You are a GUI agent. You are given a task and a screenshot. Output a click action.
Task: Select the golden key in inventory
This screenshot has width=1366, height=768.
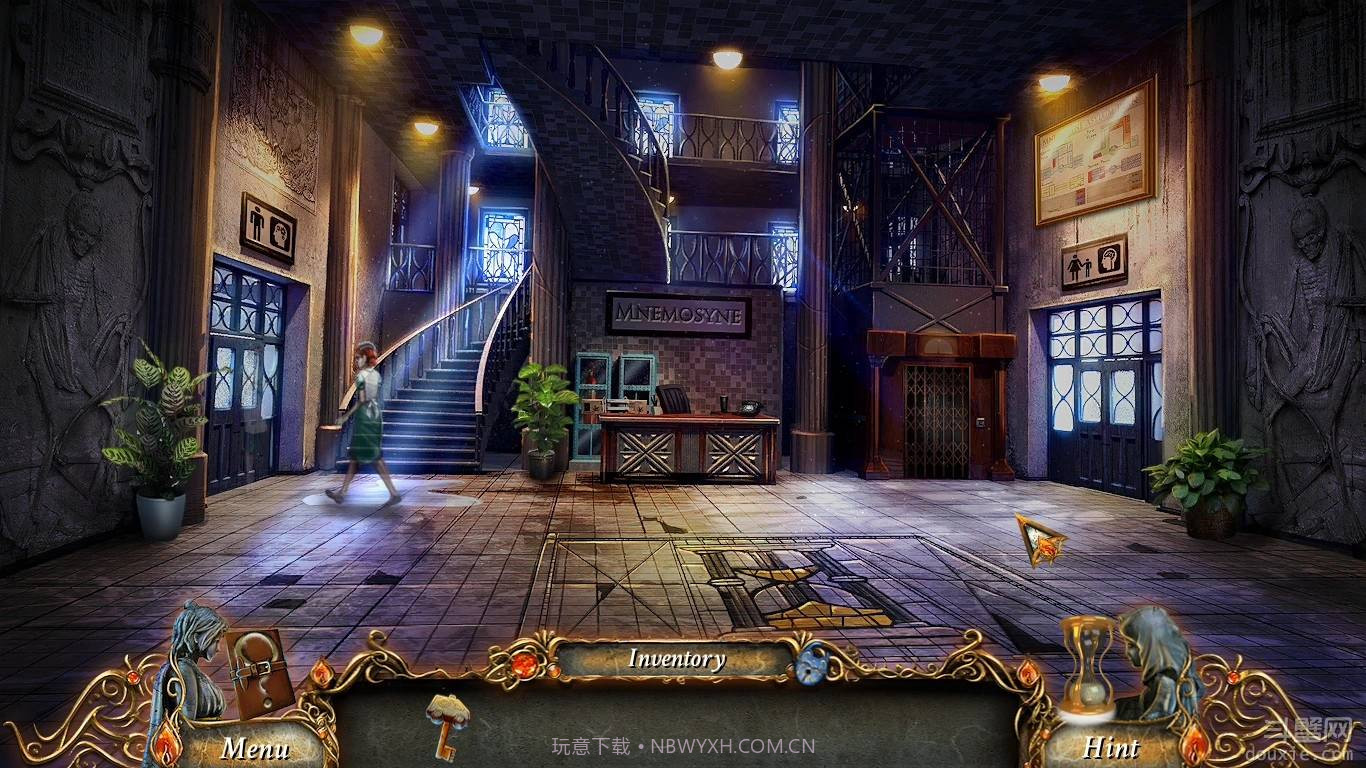click(x=446, y=724)
